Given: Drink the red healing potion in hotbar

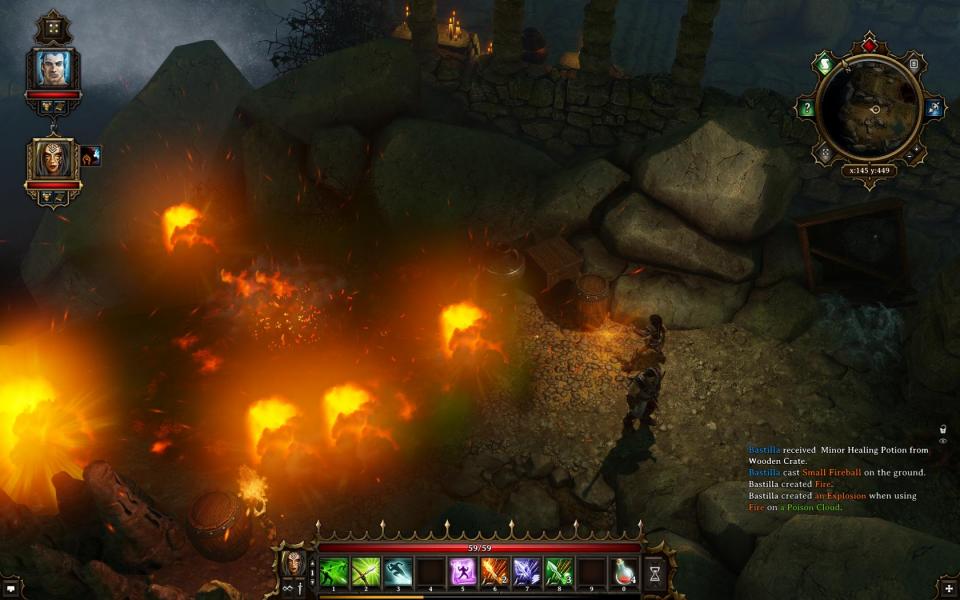Looking at the screenshot, I should click(x=624, y=571).
